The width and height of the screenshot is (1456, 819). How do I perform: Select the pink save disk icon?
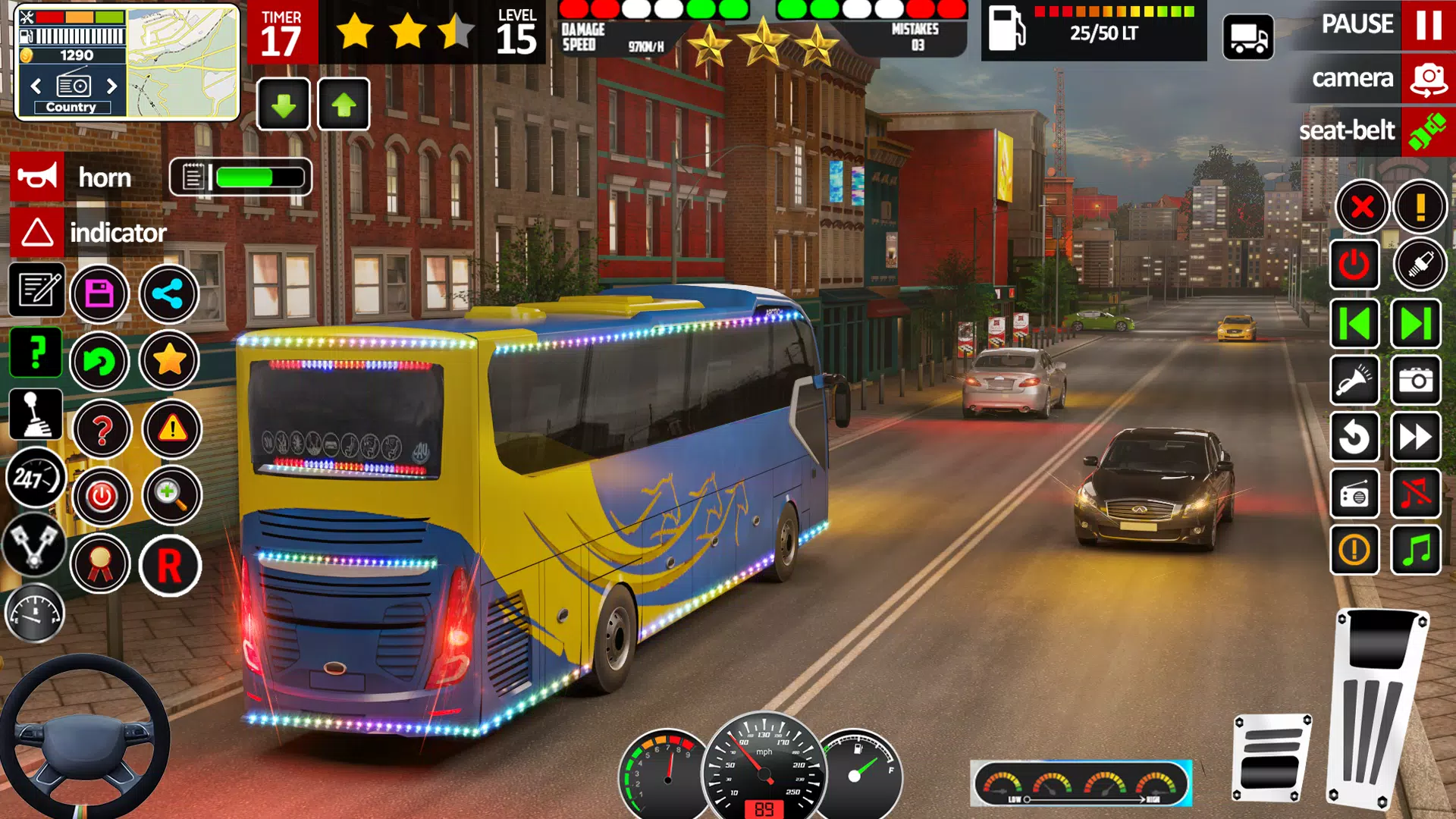[100, 293]
